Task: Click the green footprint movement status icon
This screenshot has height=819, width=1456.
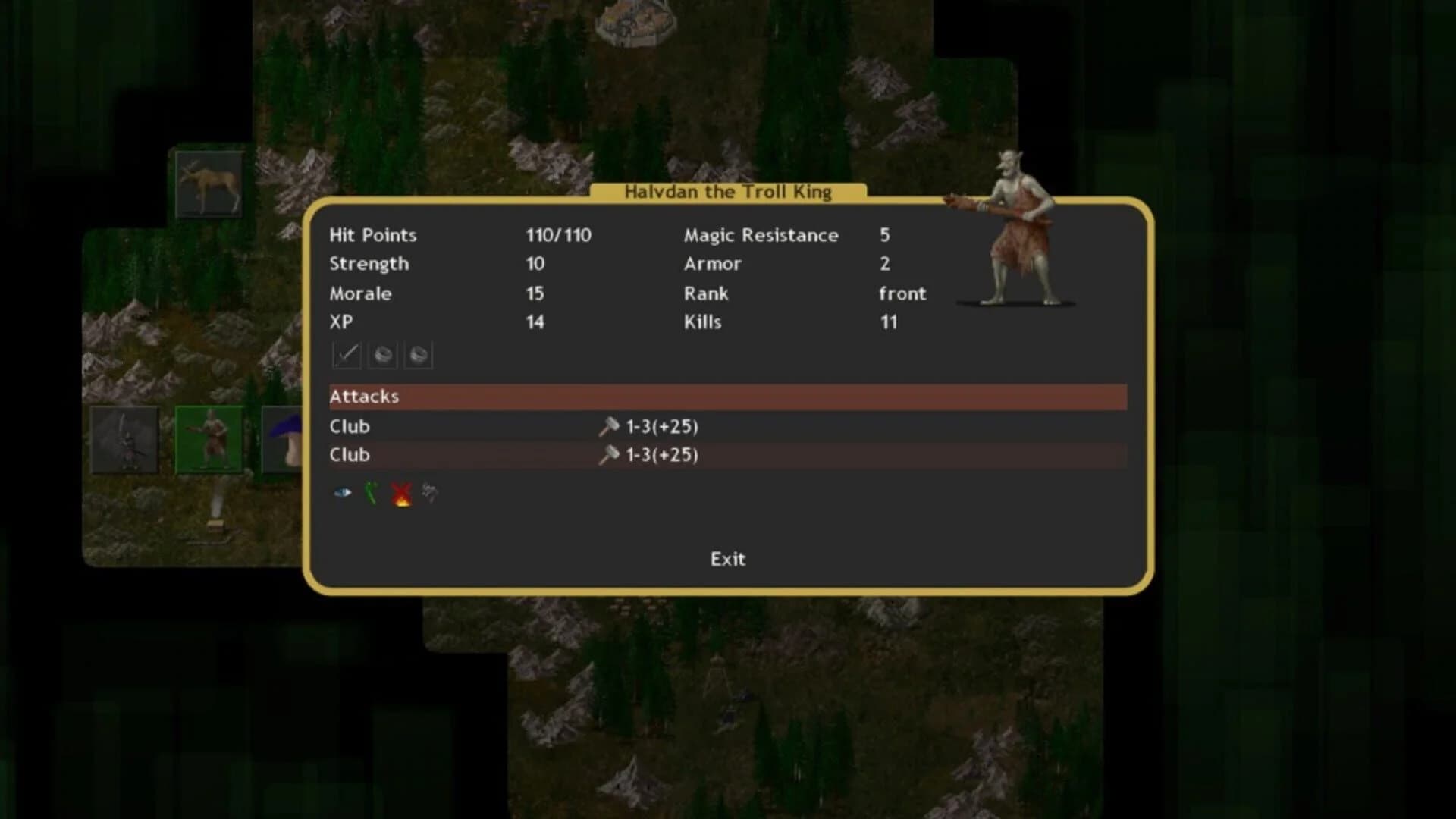Action: [x=372, y=491]
